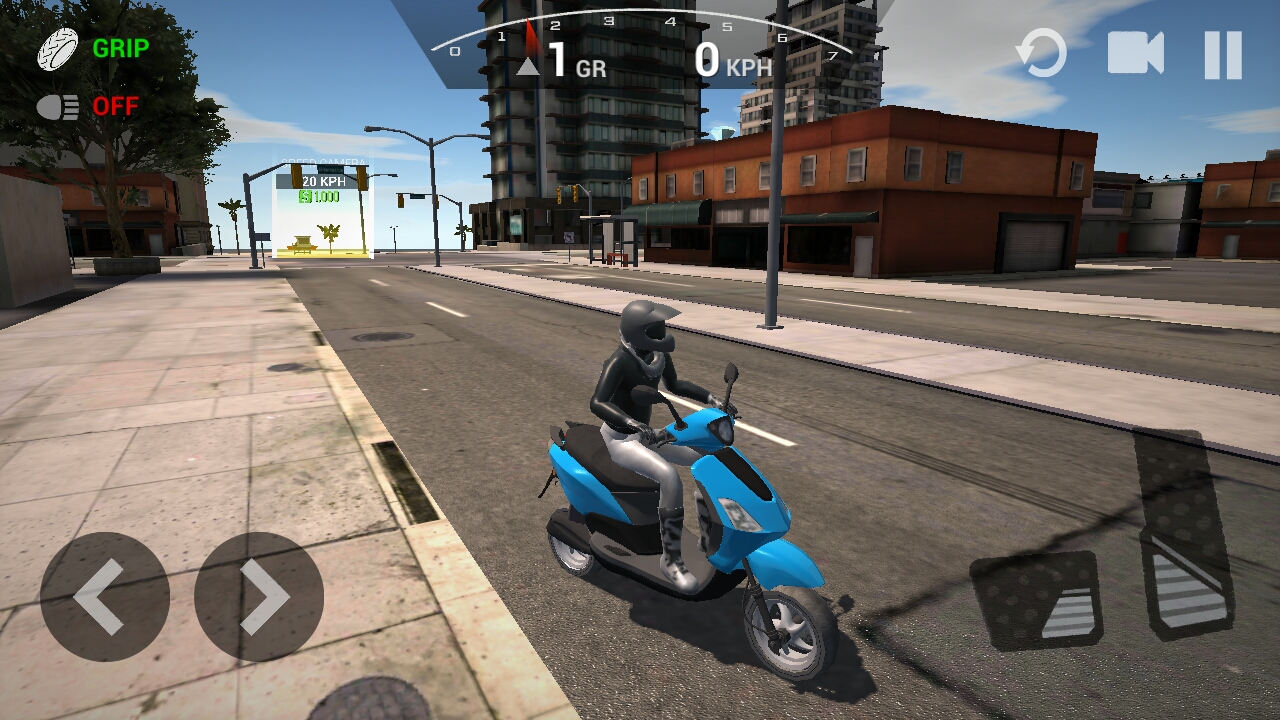Click the restart/reset icon
The height and width of the screenshot is (720, 1280).
pyautogui.click(x=1040, y=55)
